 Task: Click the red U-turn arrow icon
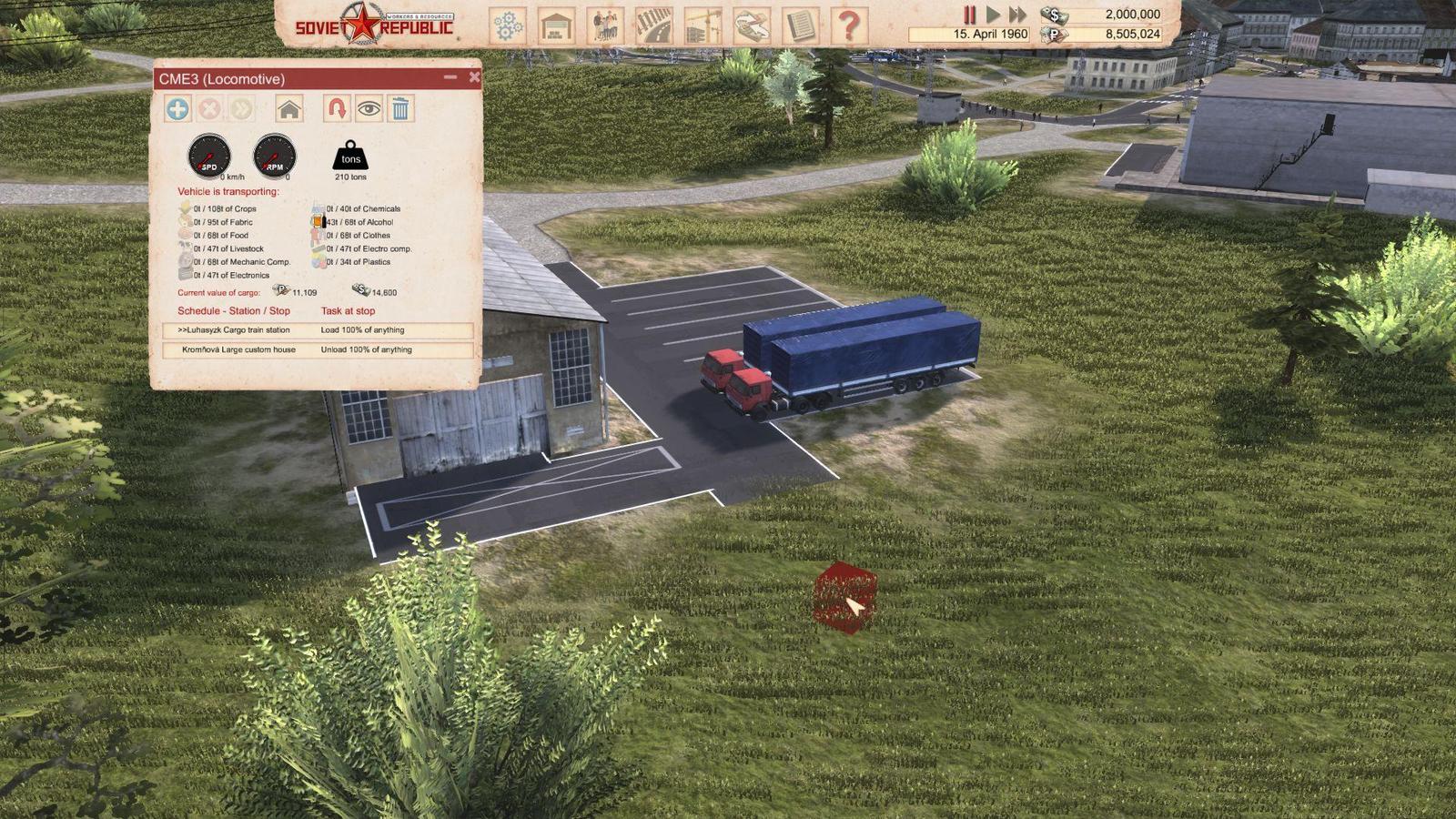click(x=337, y=109)
